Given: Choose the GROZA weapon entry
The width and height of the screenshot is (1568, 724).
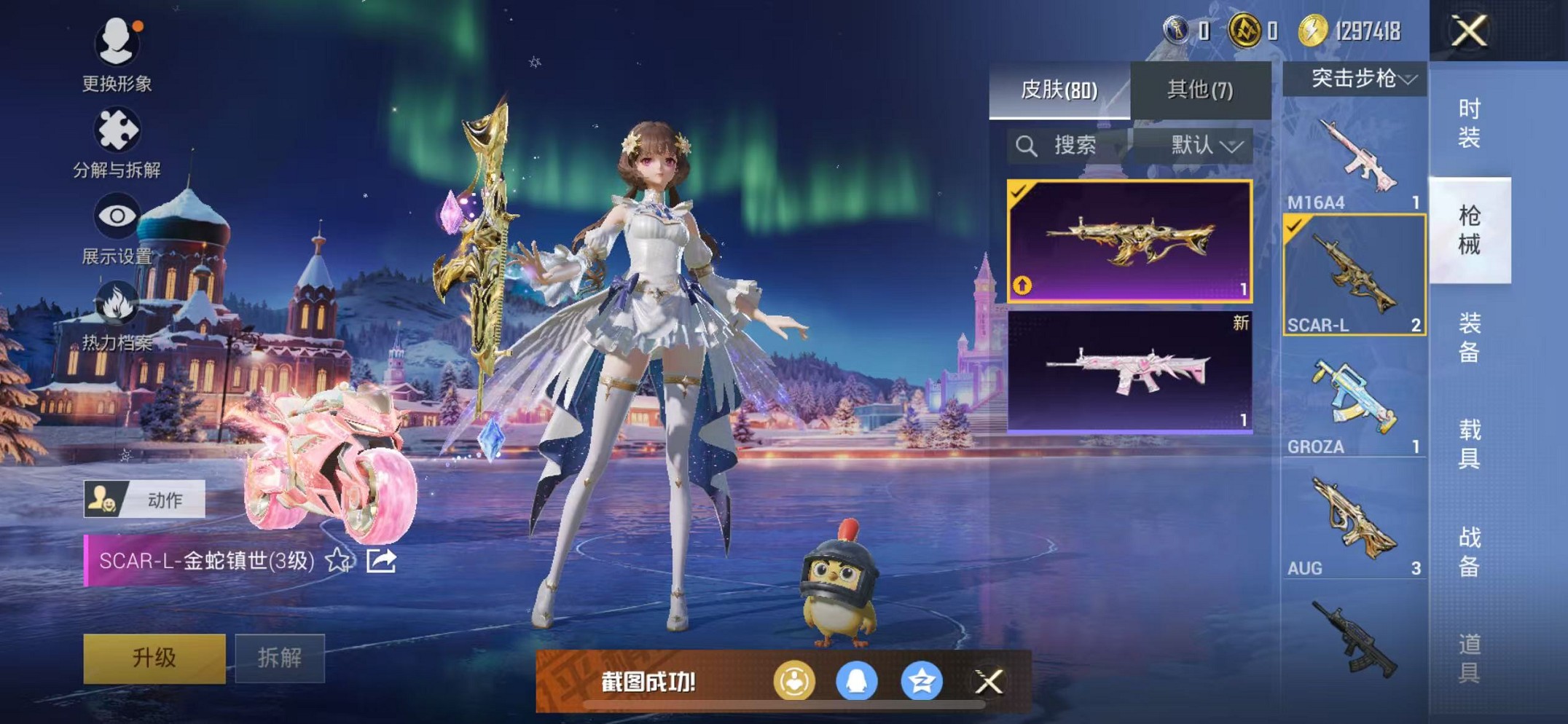Looking at the screenshot, I should (x=1354, y=404).
